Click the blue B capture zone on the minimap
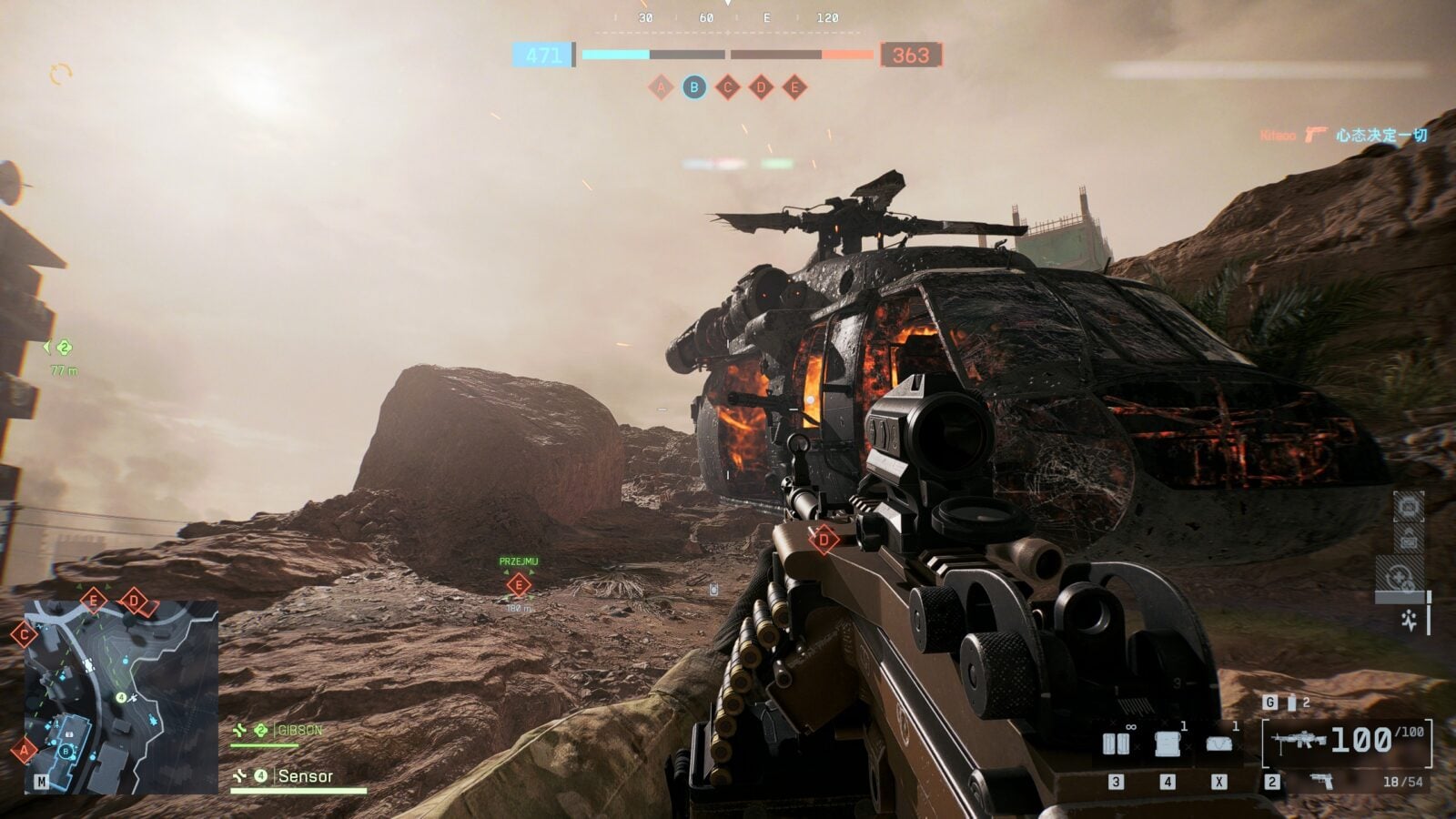 point(66,751)
